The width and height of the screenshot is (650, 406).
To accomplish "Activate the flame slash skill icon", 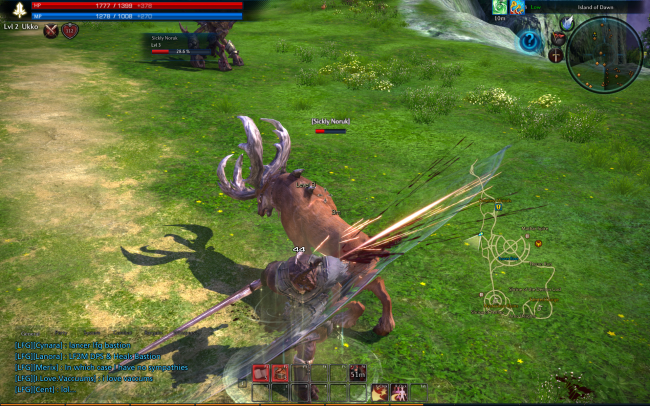I will [x=379, y=393].
